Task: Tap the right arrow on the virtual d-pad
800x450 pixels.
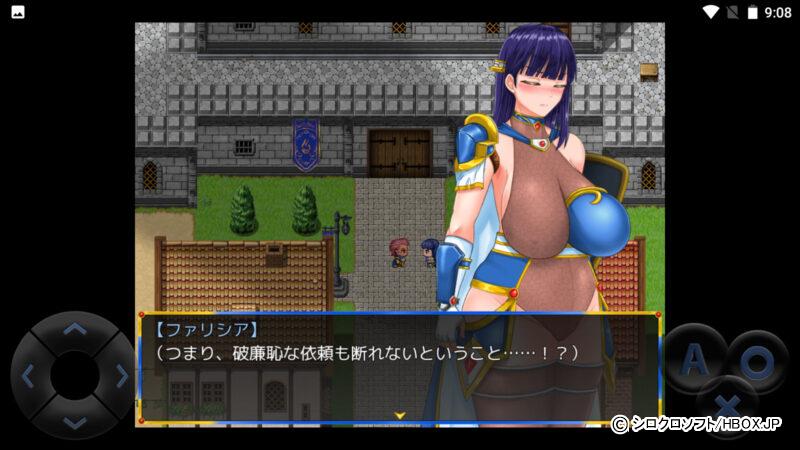Action: [121, 376]
